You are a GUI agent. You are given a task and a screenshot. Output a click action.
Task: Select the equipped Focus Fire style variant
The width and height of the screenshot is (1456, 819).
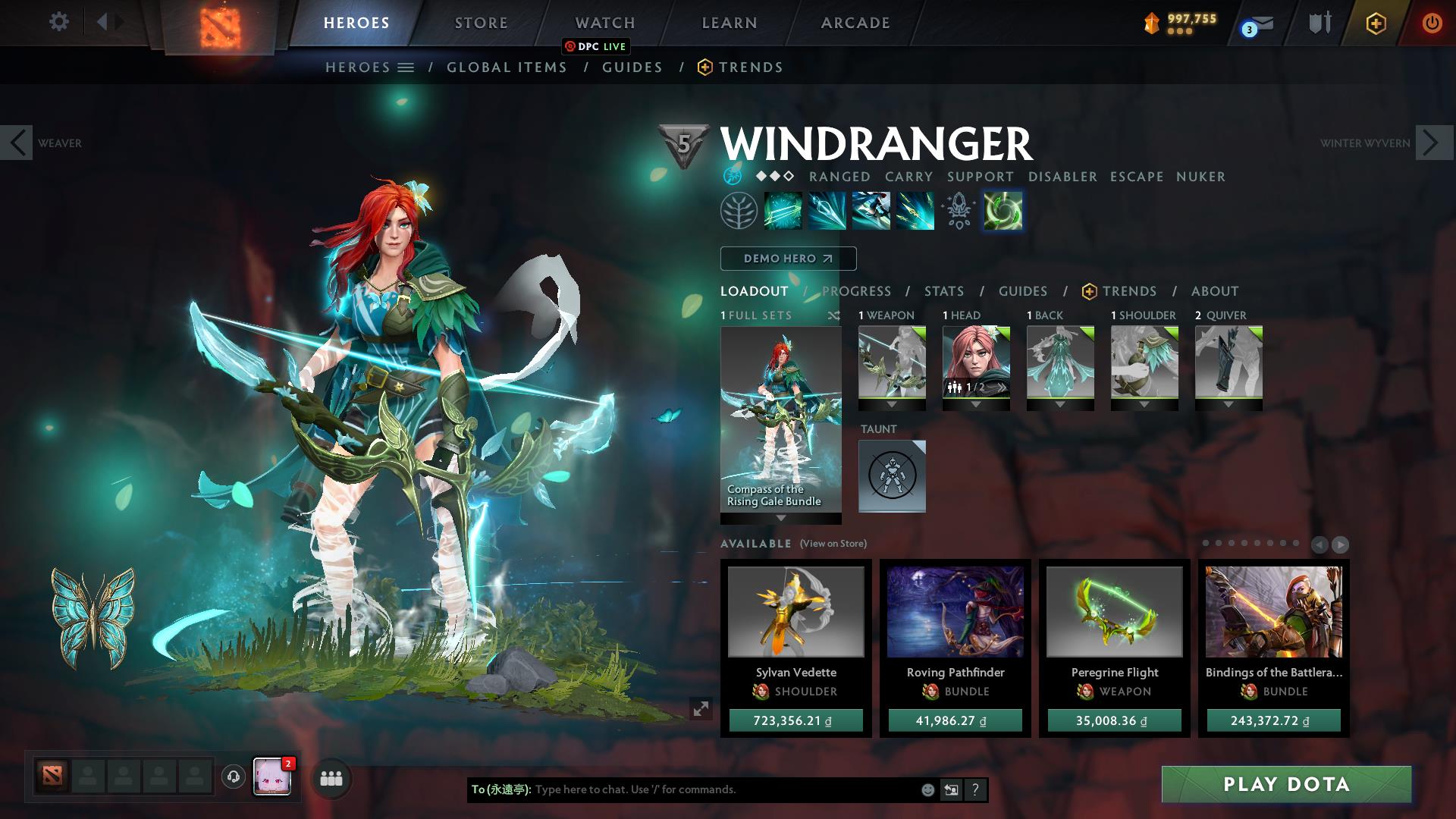1003,211
